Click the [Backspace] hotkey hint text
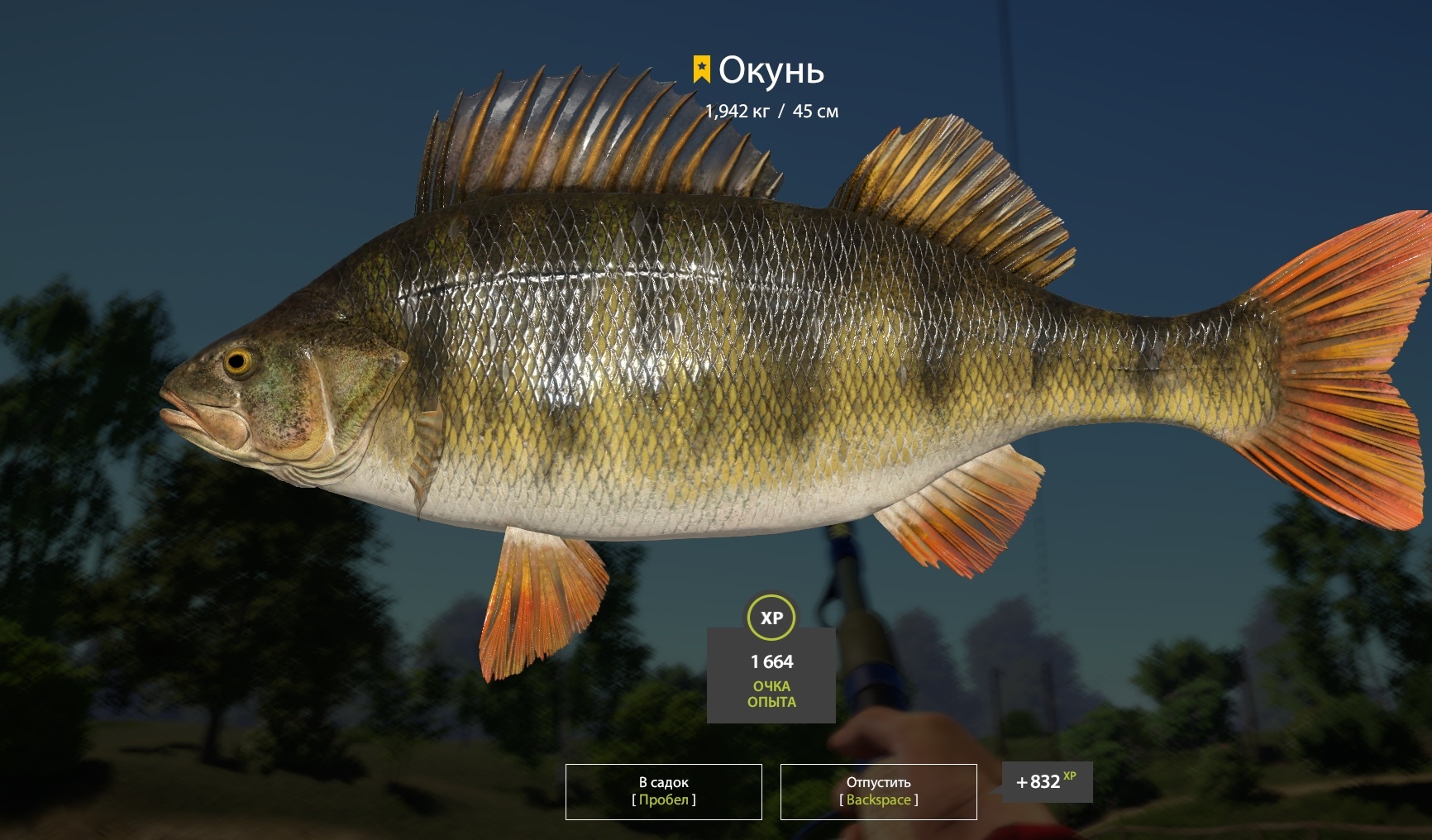 (x=878, y=799)
